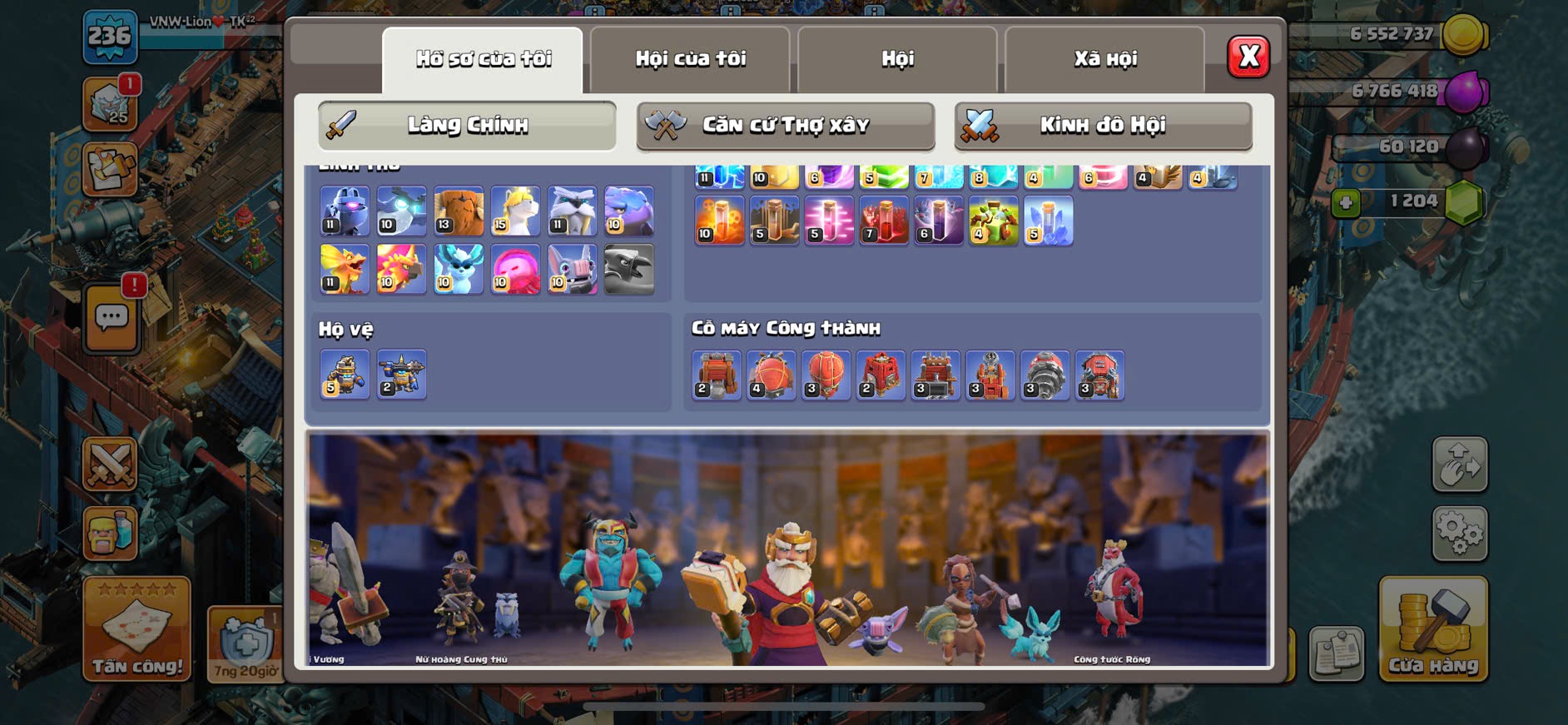Close the profile window
The width and height of the screenshot is (1568, 725).
click(1248, 57)
